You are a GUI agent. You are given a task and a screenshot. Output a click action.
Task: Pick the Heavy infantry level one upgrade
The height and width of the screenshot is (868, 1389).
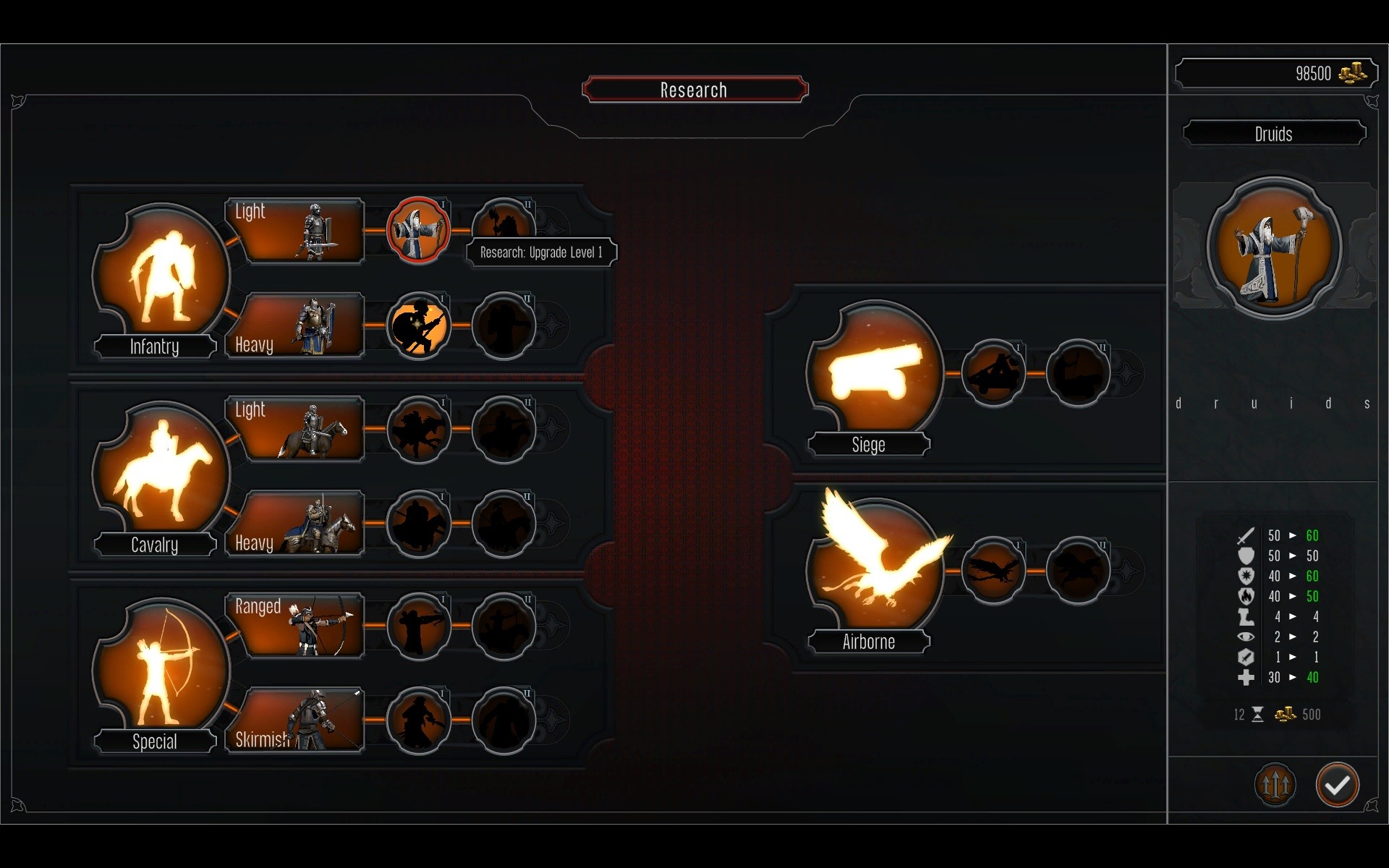pos(418,325)
